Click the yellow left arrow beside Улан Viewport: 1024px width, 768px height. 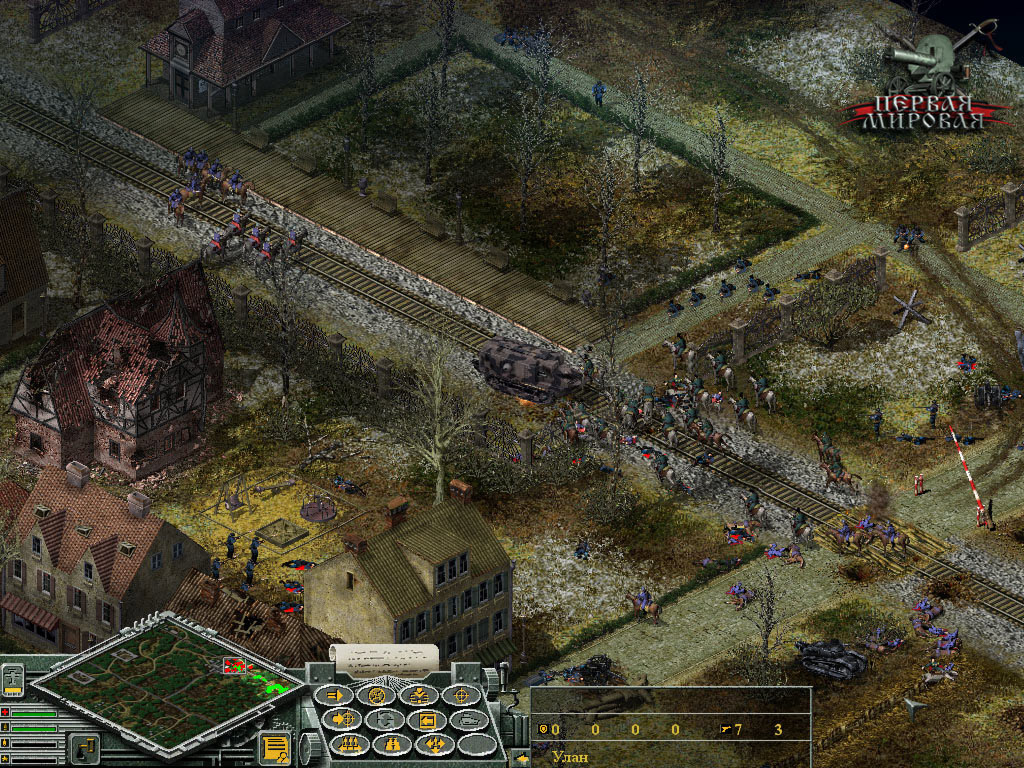521,757
